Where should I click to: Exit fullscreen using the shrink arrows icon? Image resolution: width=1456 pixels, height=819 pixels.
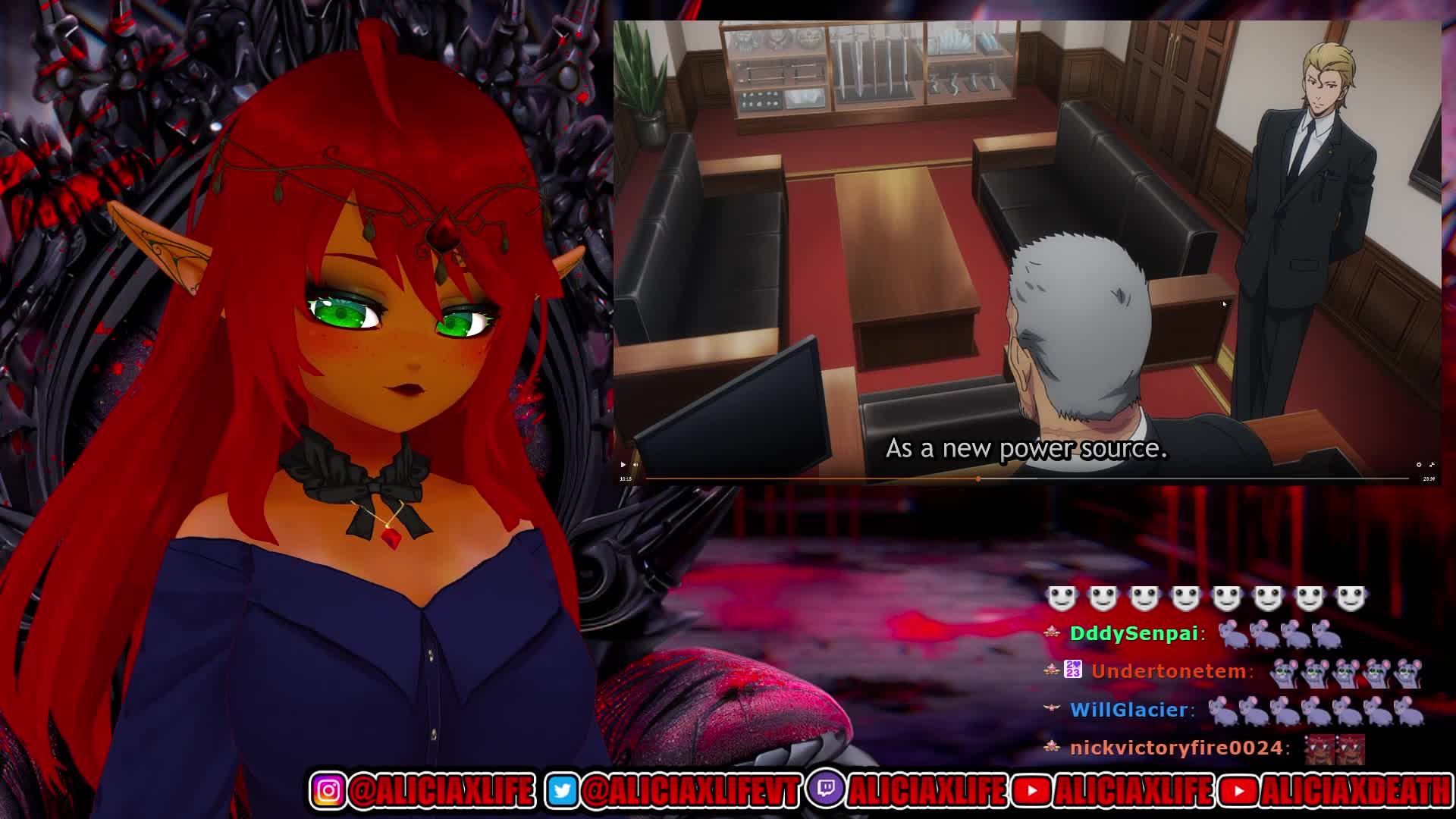click(1432, 465)
